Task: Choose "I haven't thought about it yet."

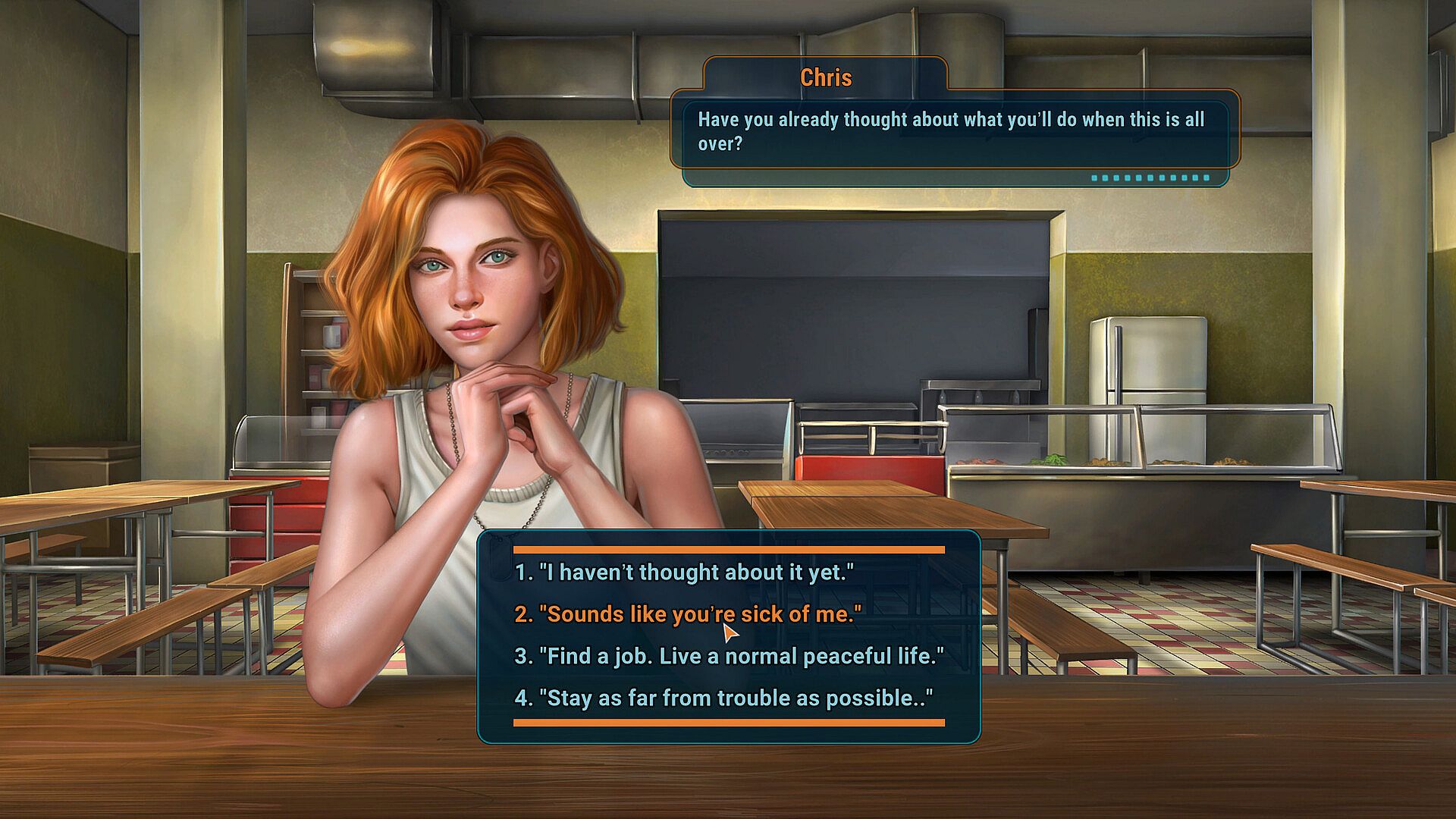Action: (684, 573)
